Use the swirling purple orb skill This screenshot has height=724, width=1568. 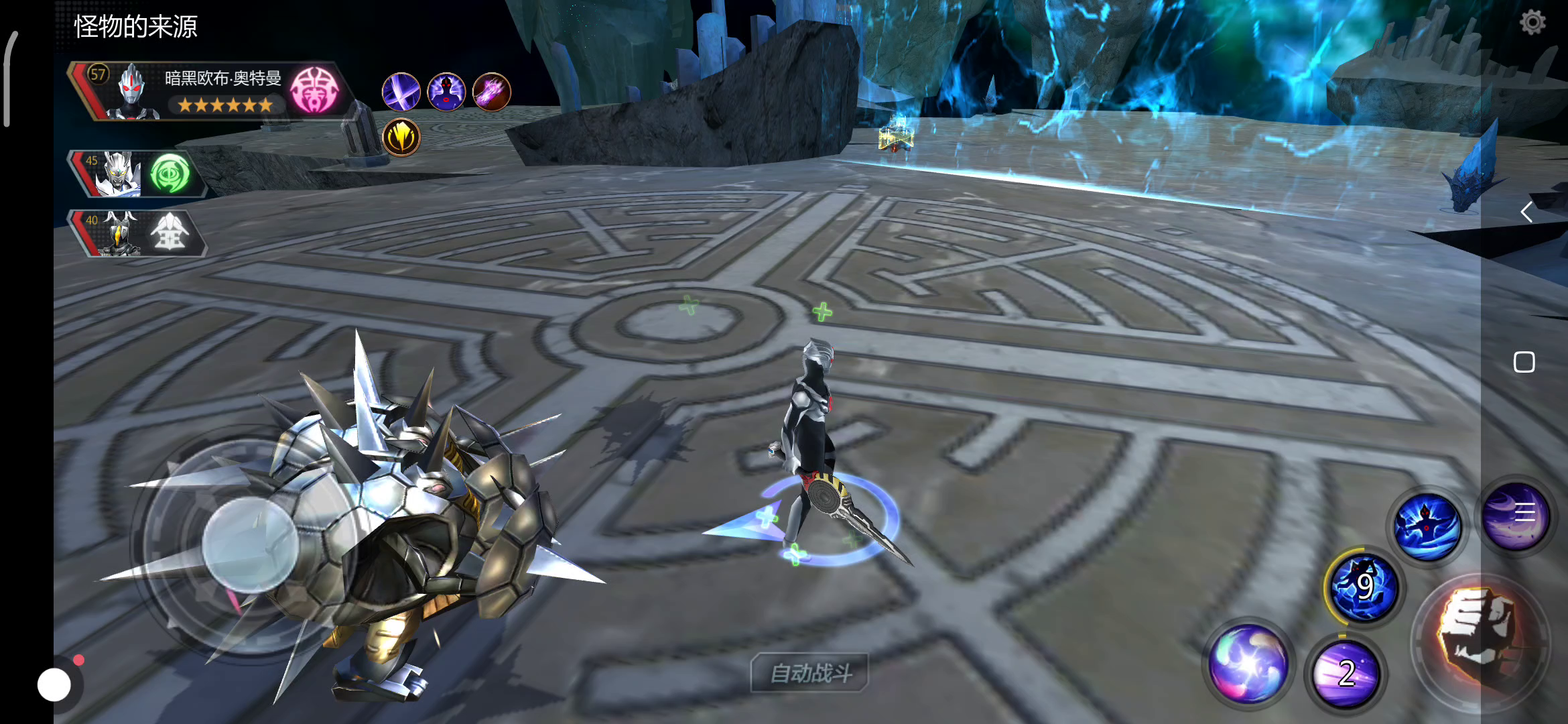click(x=1248, y=663)
